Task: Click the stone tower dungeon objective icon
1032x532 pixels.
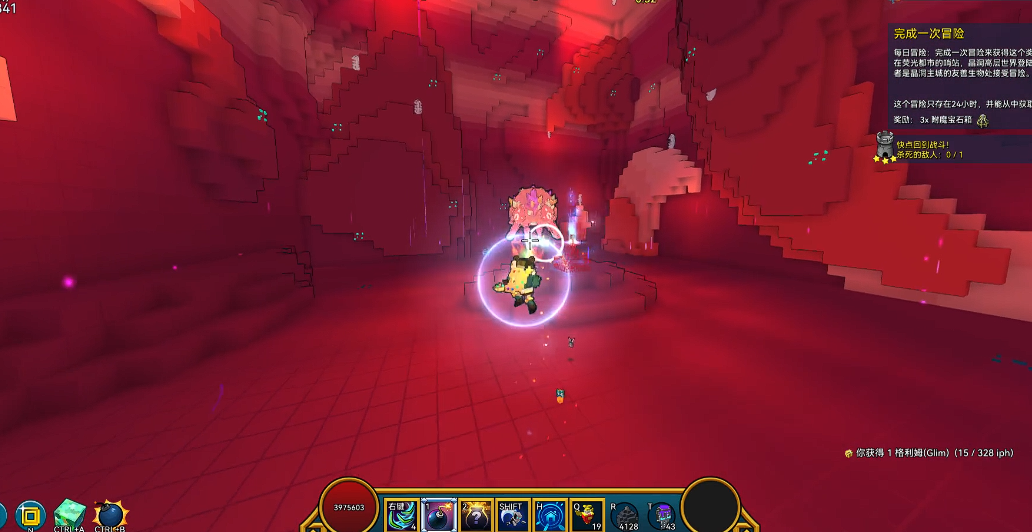Action: point(884,145)
